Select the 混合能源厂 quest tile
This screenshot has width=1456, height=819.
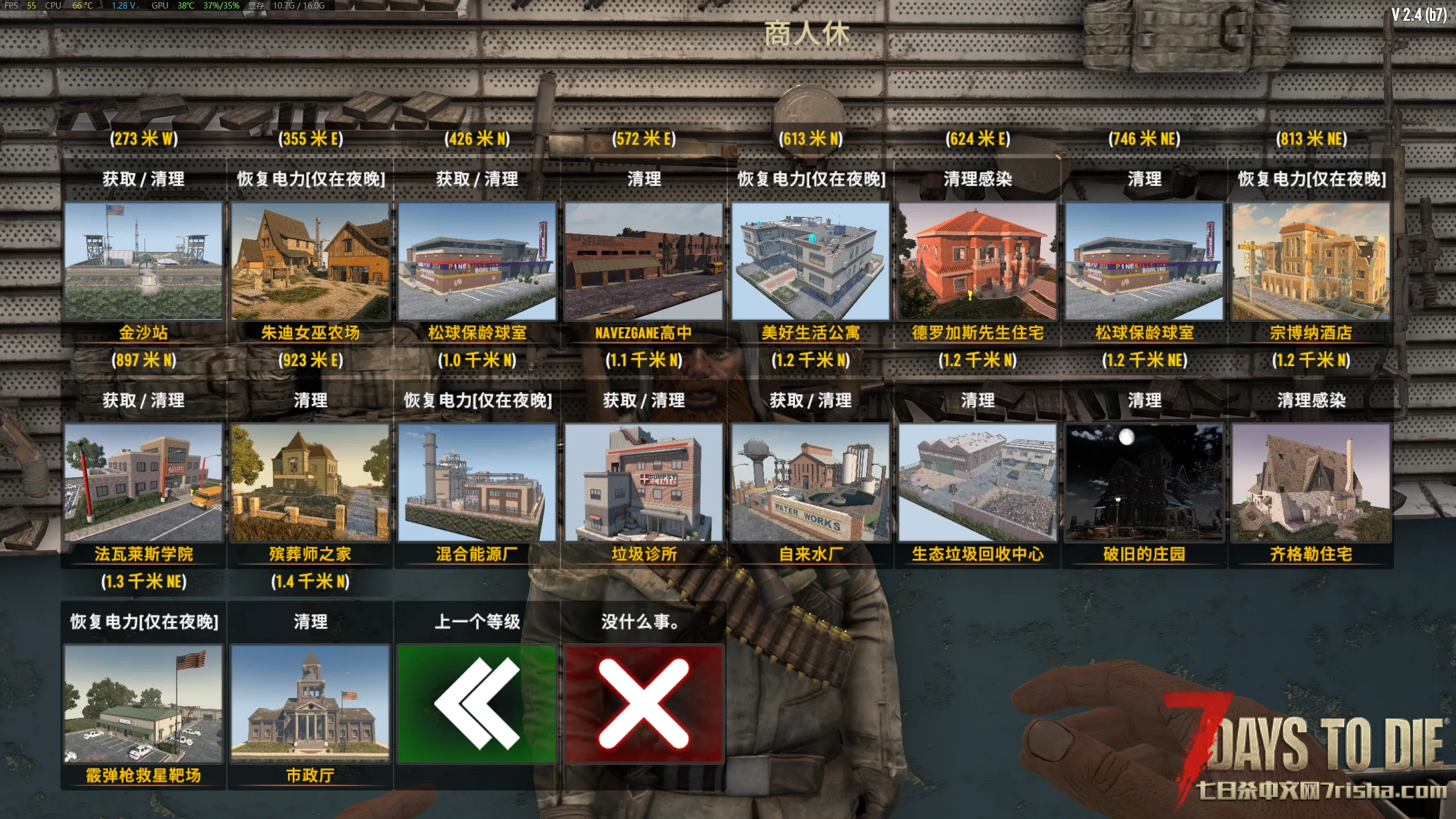point(477,482)
